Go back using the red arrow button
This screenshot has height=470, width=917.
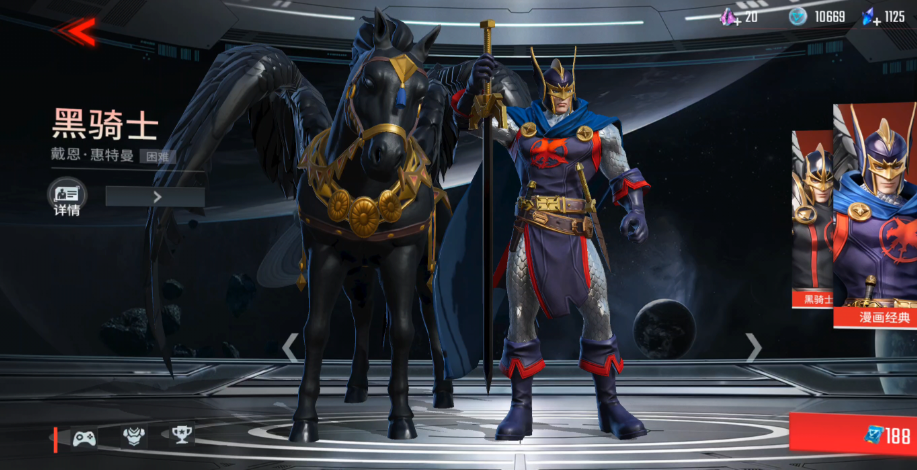click(x=76, y=31)
